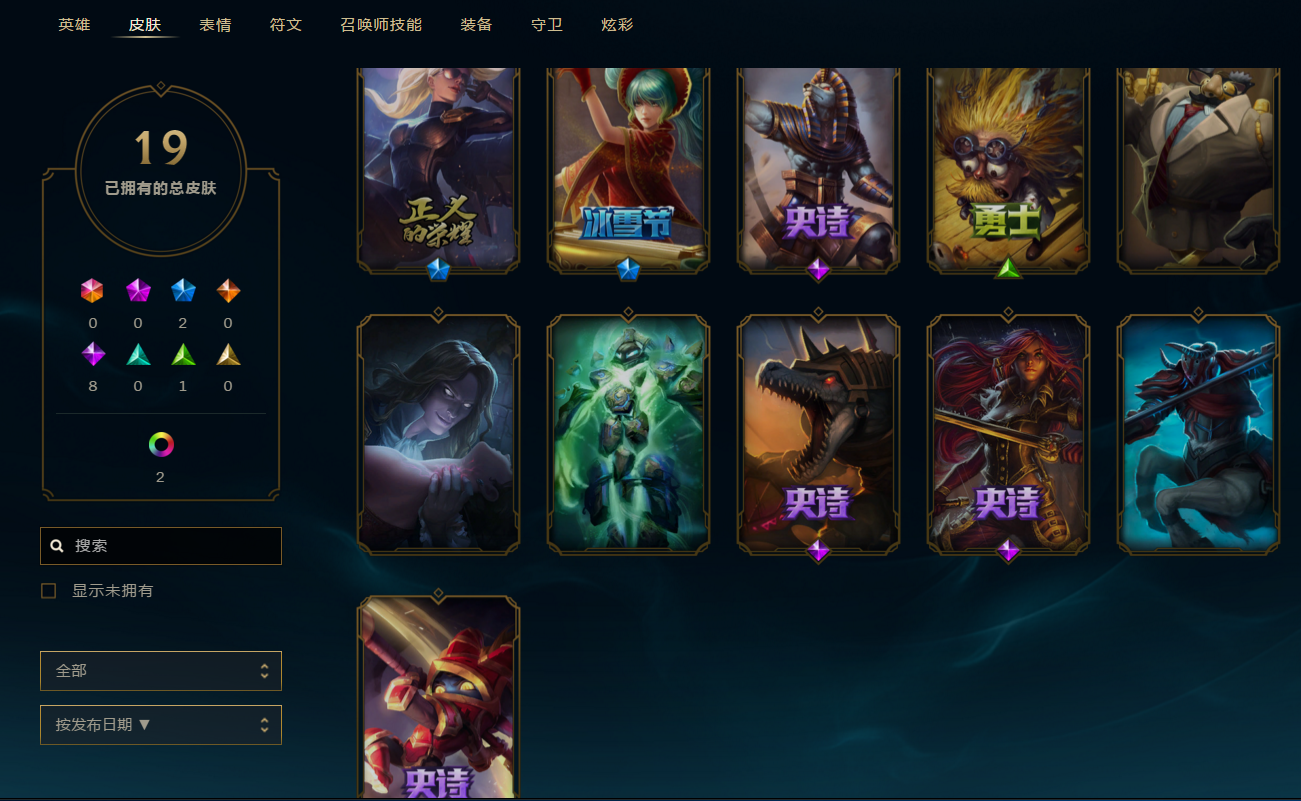
Task: Click the blue gem badge under 冰雪节 skin
Action: [x=627, y=269]
